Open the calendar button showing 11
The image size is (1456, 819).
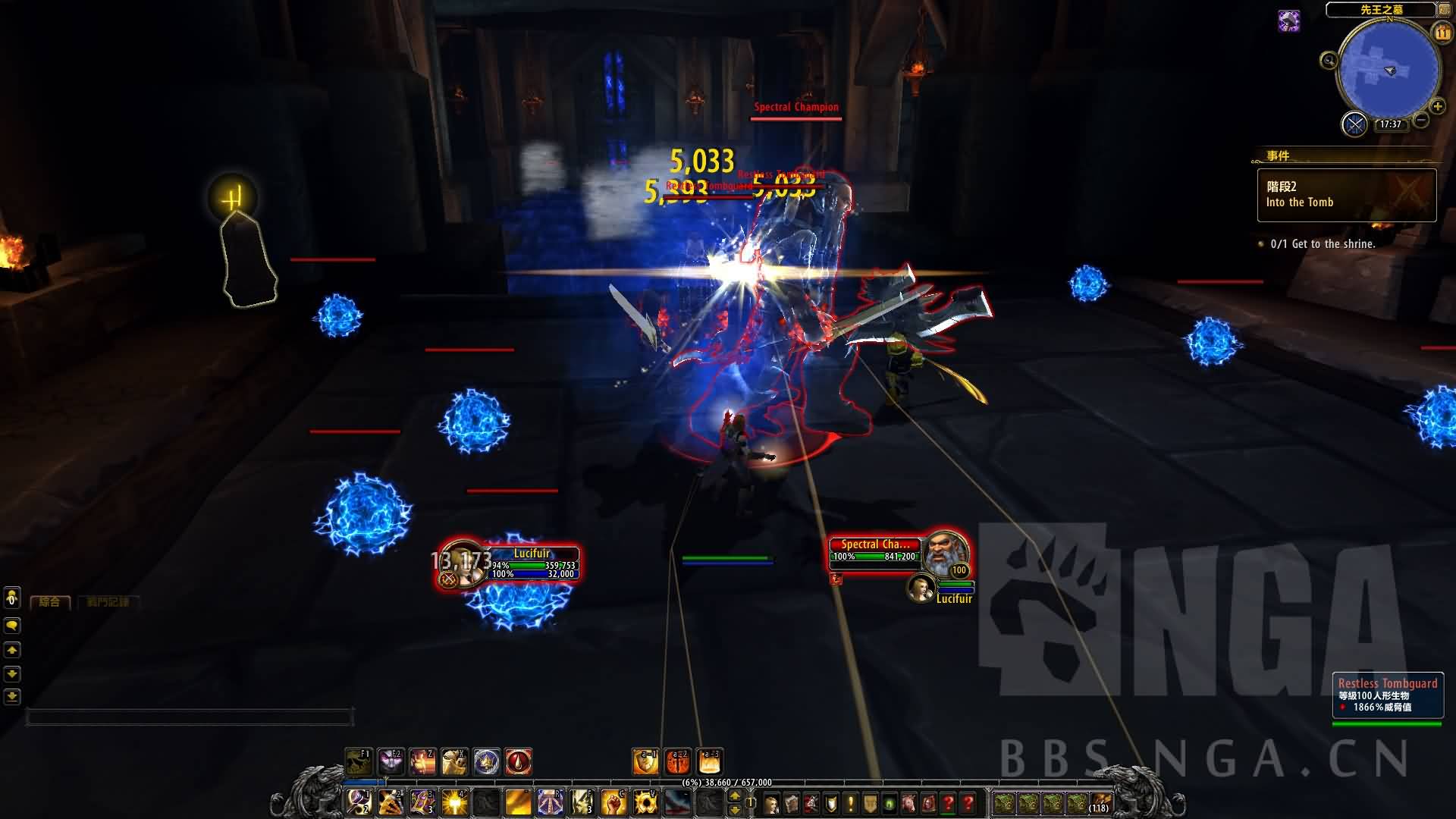click(1442, 33)
